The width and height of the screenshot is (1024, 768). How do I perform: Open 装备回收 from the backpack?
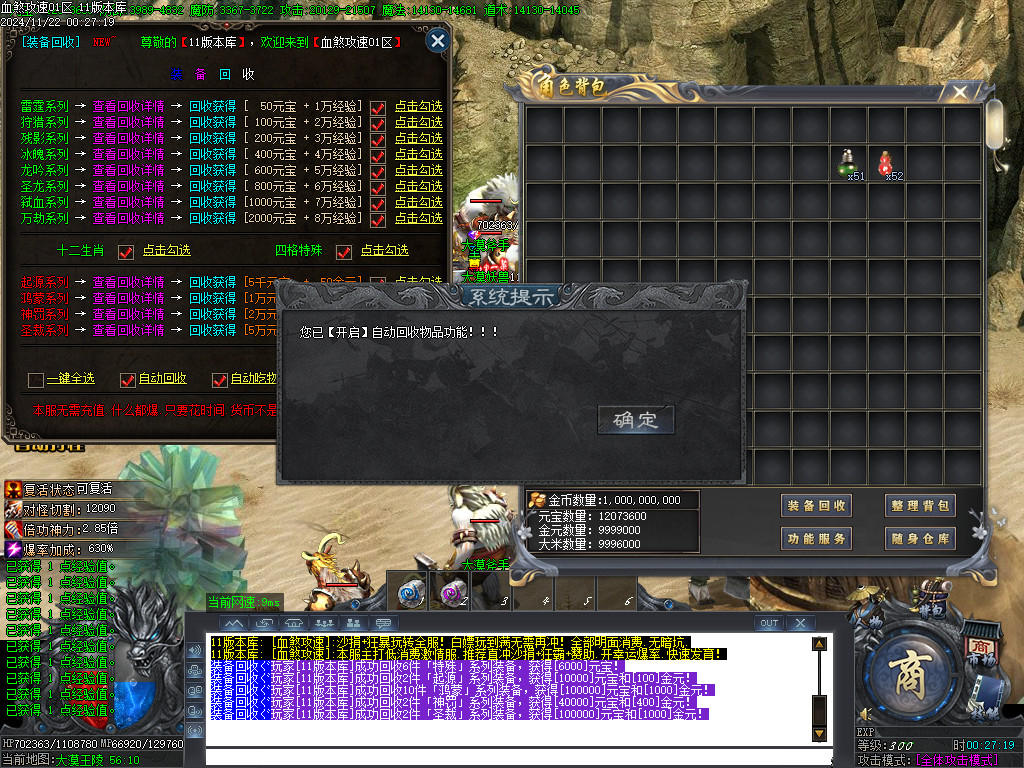tap(816, 506)
